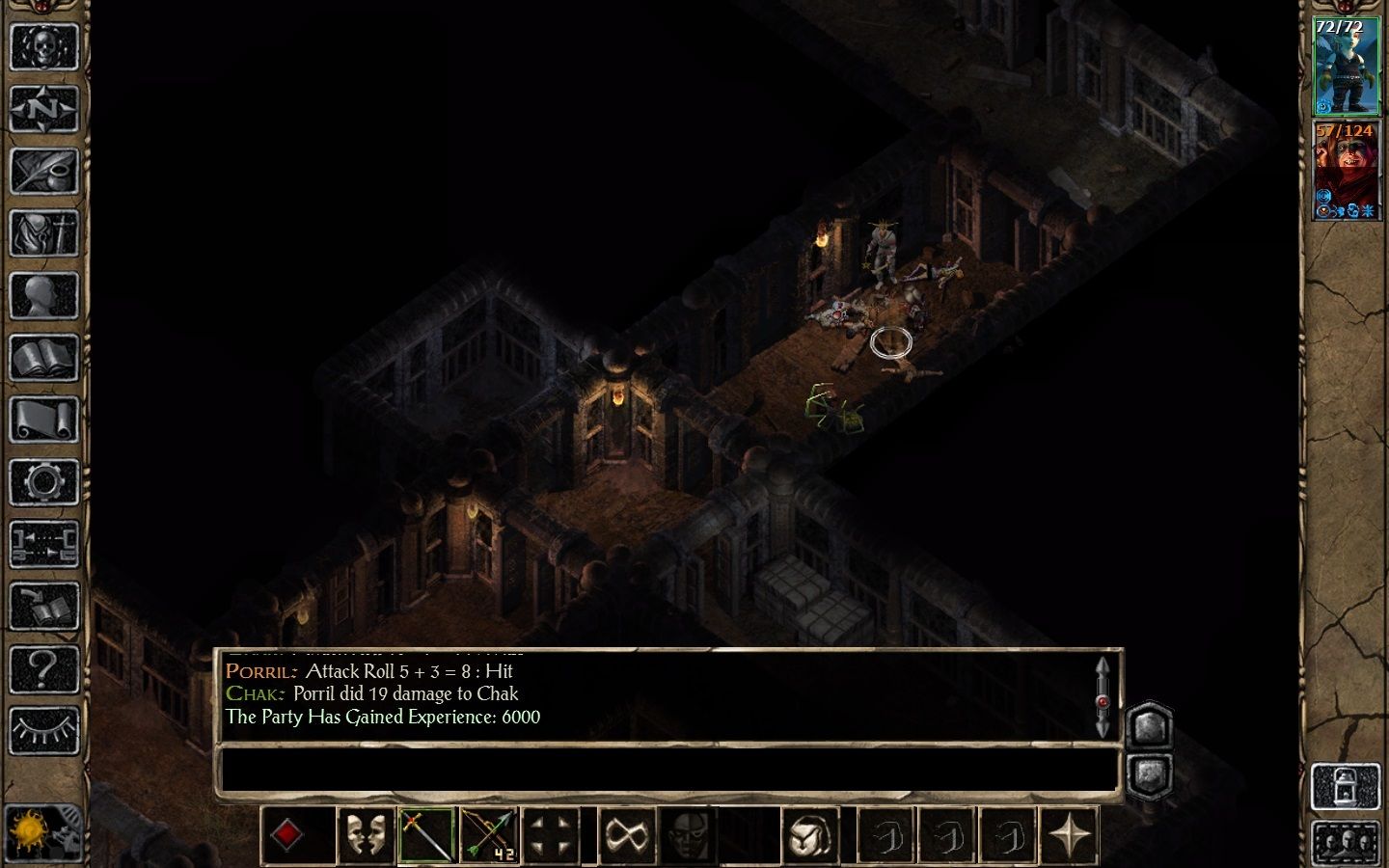Select the bow with 42 arrows

point(489,834)
